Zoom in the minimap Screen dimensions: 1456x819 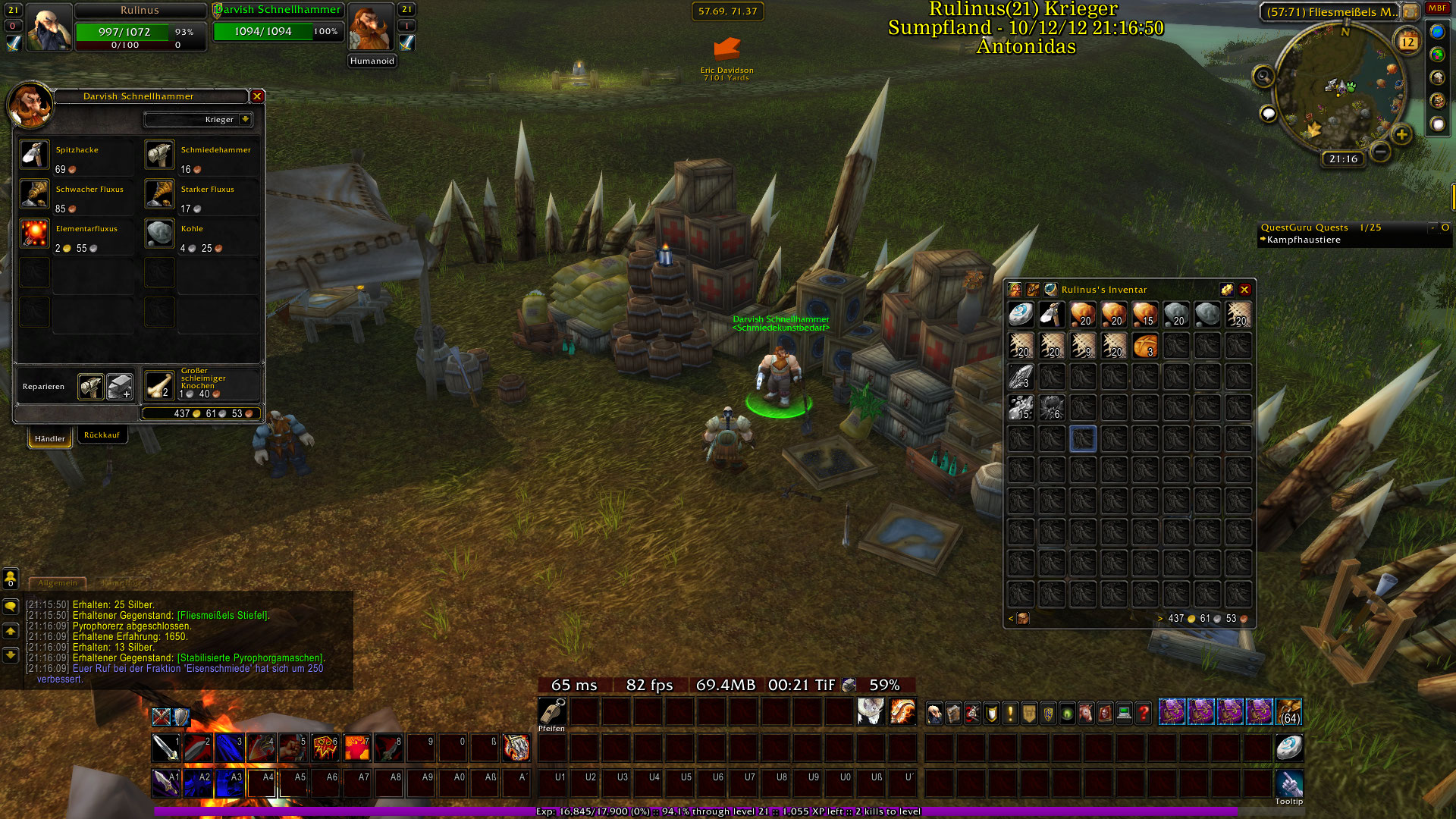click(1401, 135)
